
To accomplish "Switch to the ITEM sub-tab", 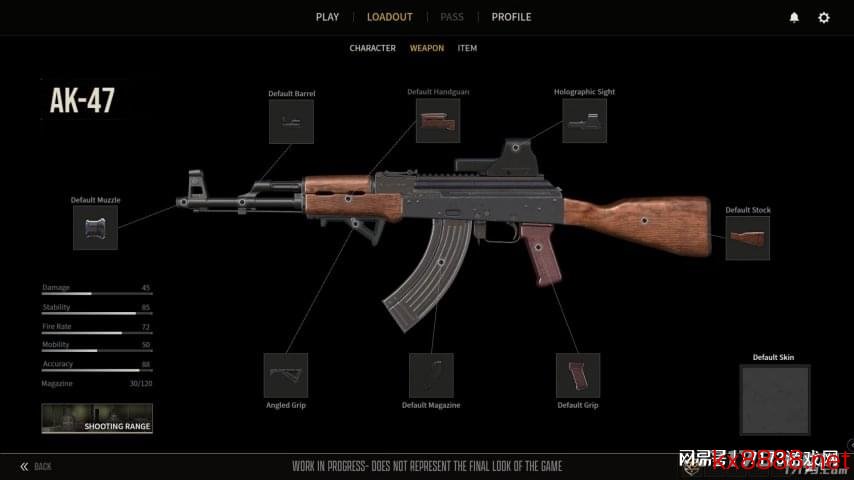I will (467, 48).
